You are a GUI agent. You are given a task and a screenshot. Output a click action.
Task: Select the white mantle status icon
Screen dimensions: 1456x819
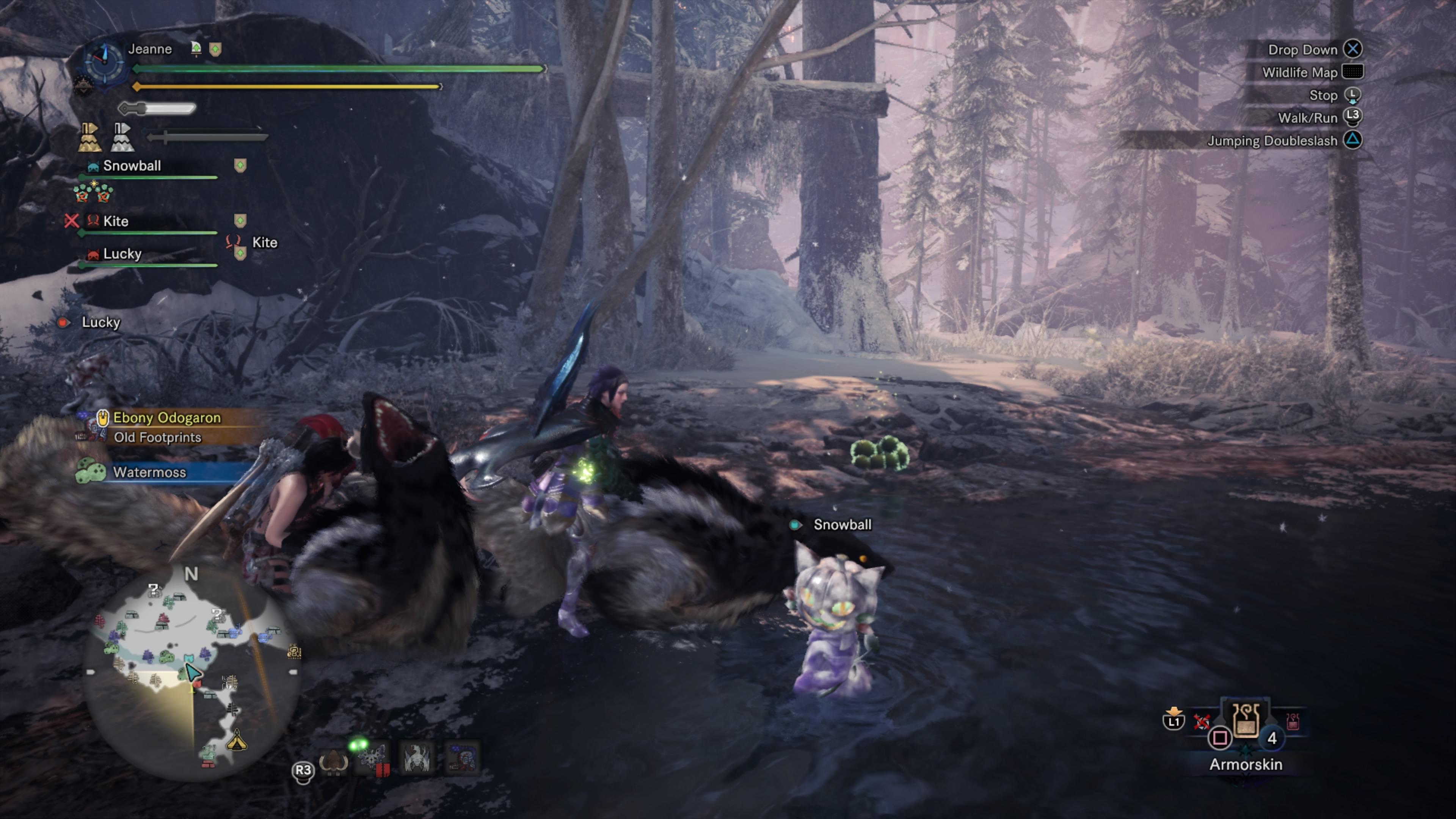pyautogui.click(x=122, y=137)
